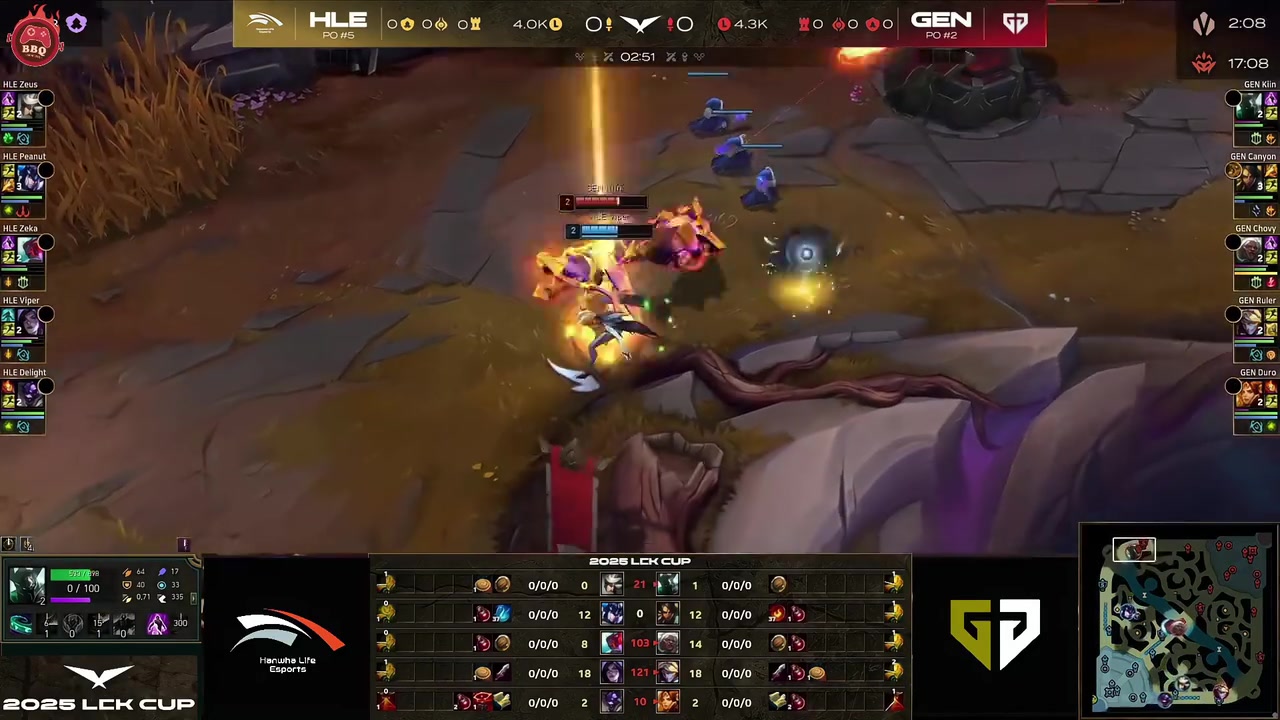Select GEN Kiin's player portrait
The height and width of the screenshot is (720, 1280).
1250,105
